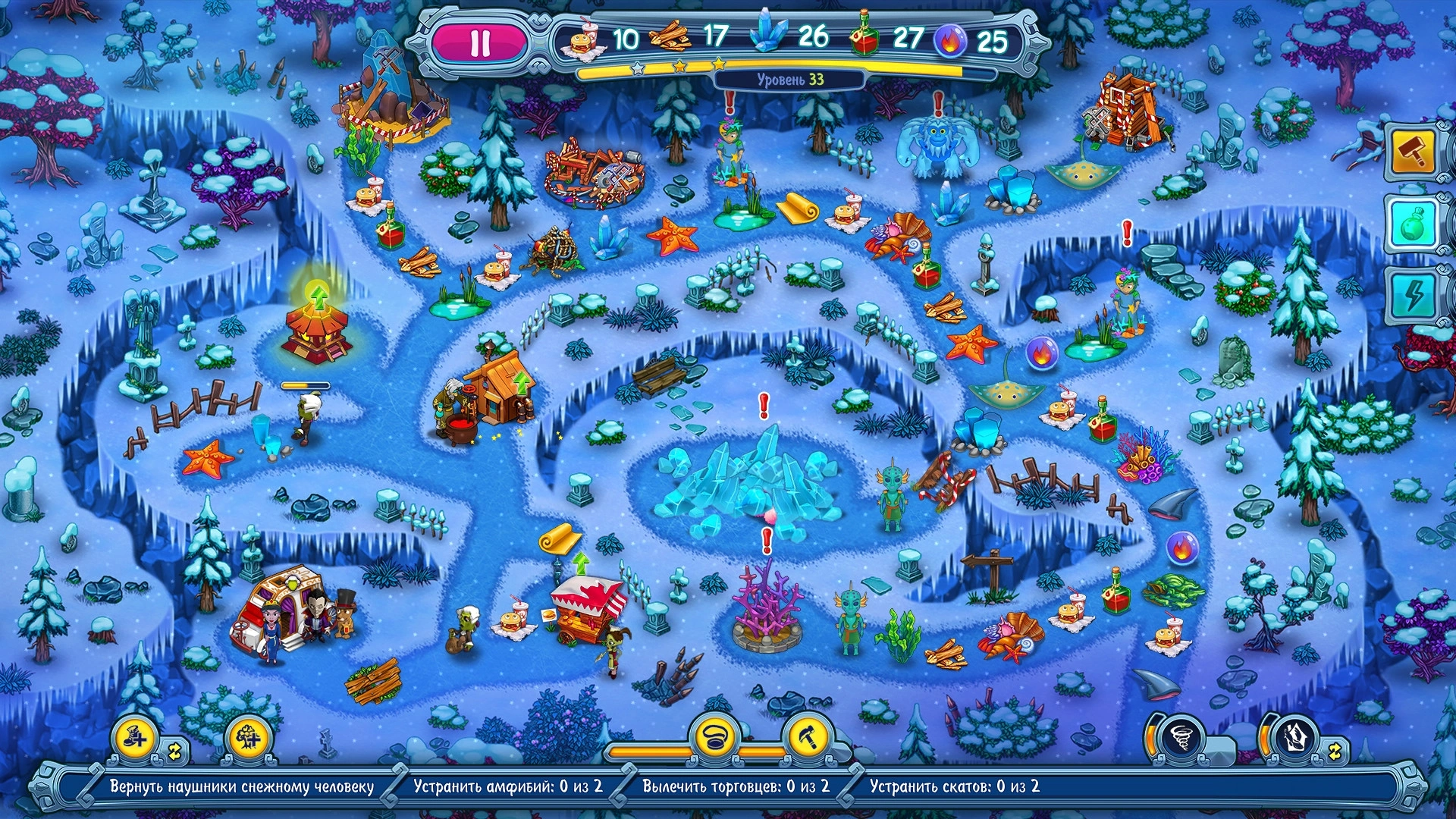Trigger the lightning bolt bonus
The image size is (1456, 819).
(1413, 294)
